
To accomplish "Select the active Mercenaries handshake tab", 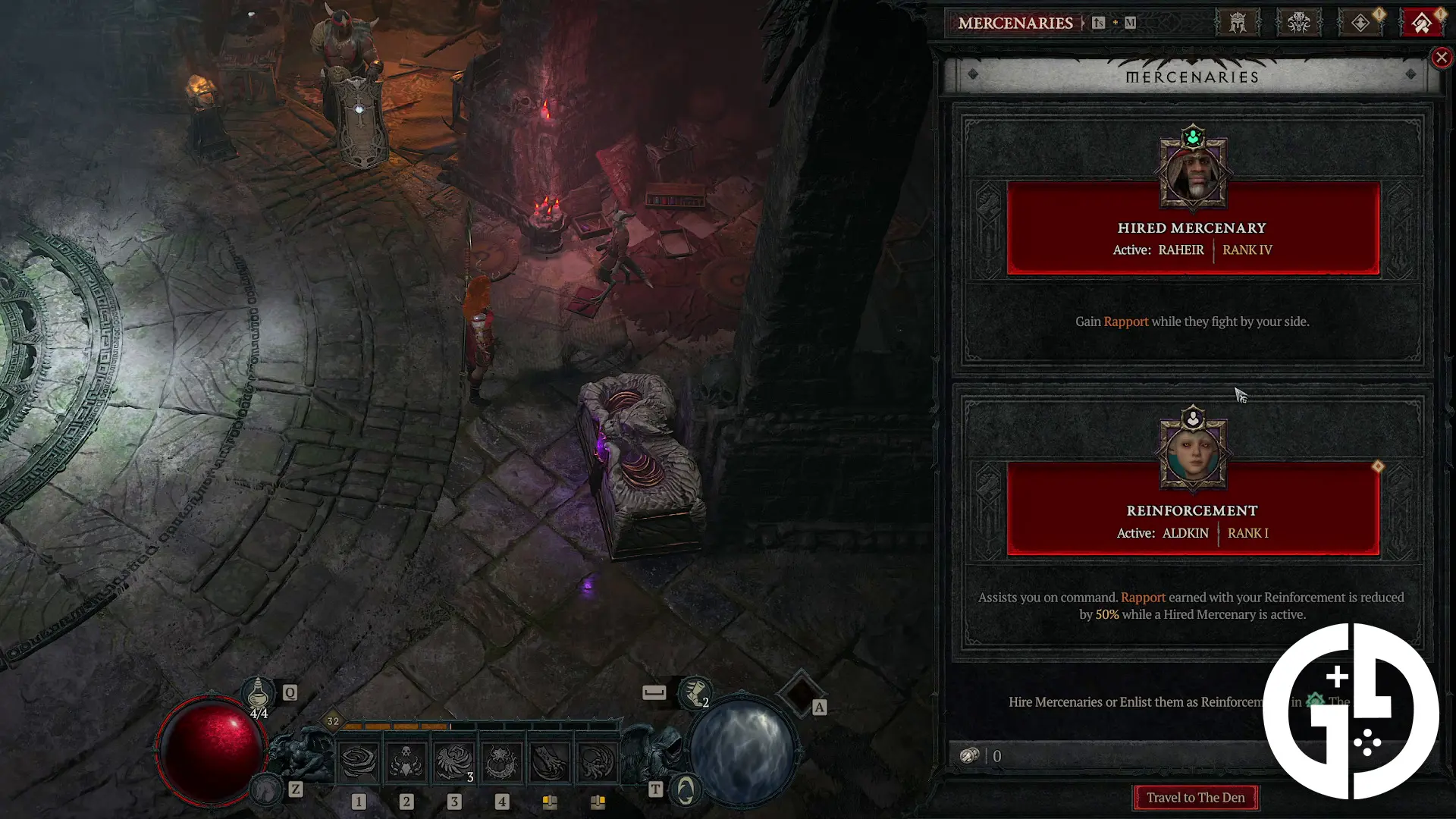I will coord(1421,23).
